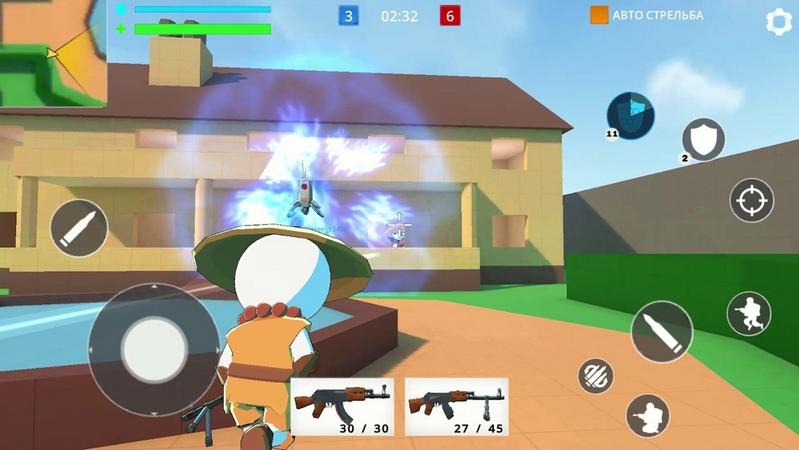Tap the kneeling soldier crouch button
799x450 pixels.
coord(648,414)
